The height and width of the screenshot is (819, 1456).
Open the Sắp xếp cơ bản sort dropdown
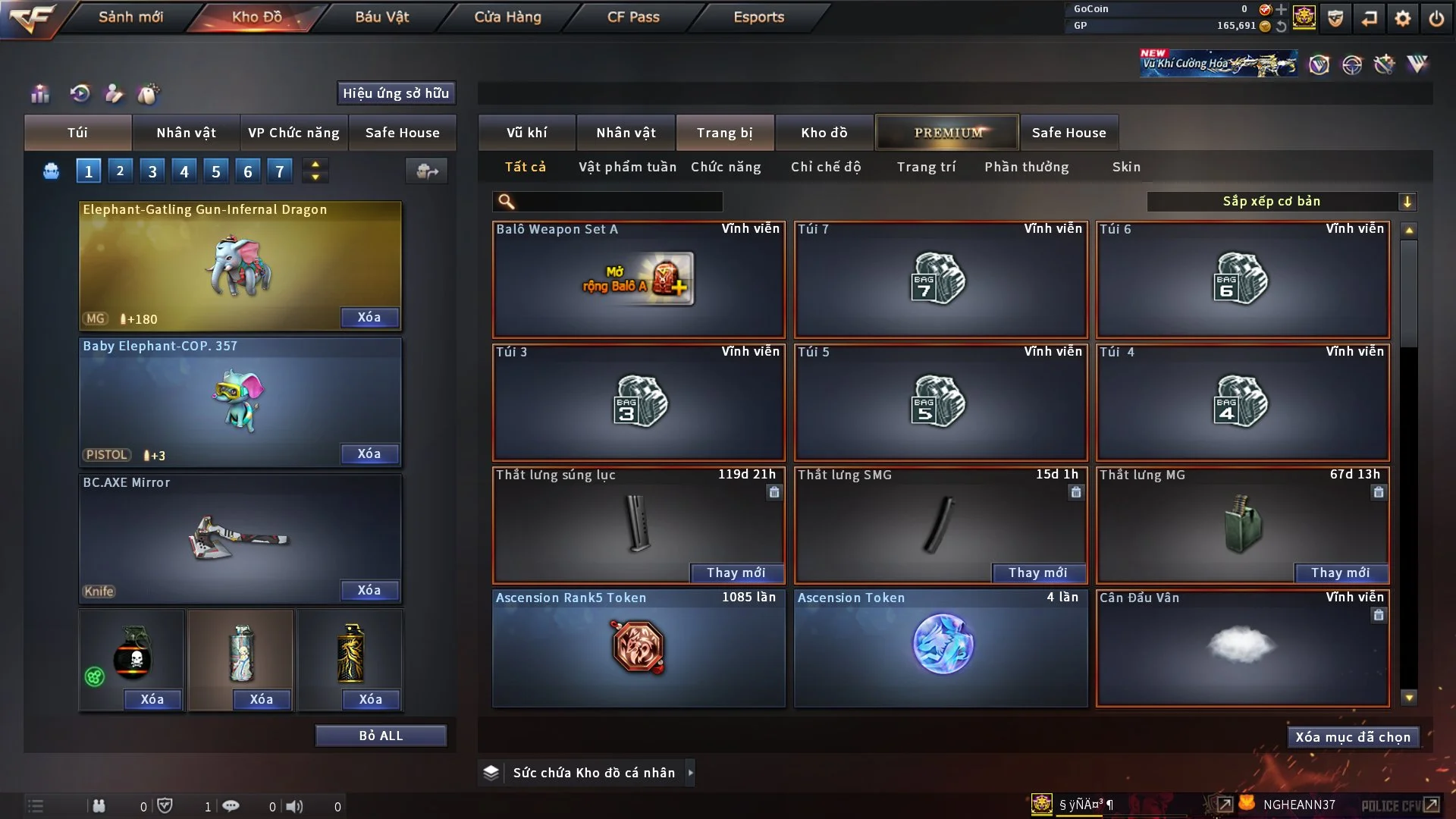tap(1281, 202)
